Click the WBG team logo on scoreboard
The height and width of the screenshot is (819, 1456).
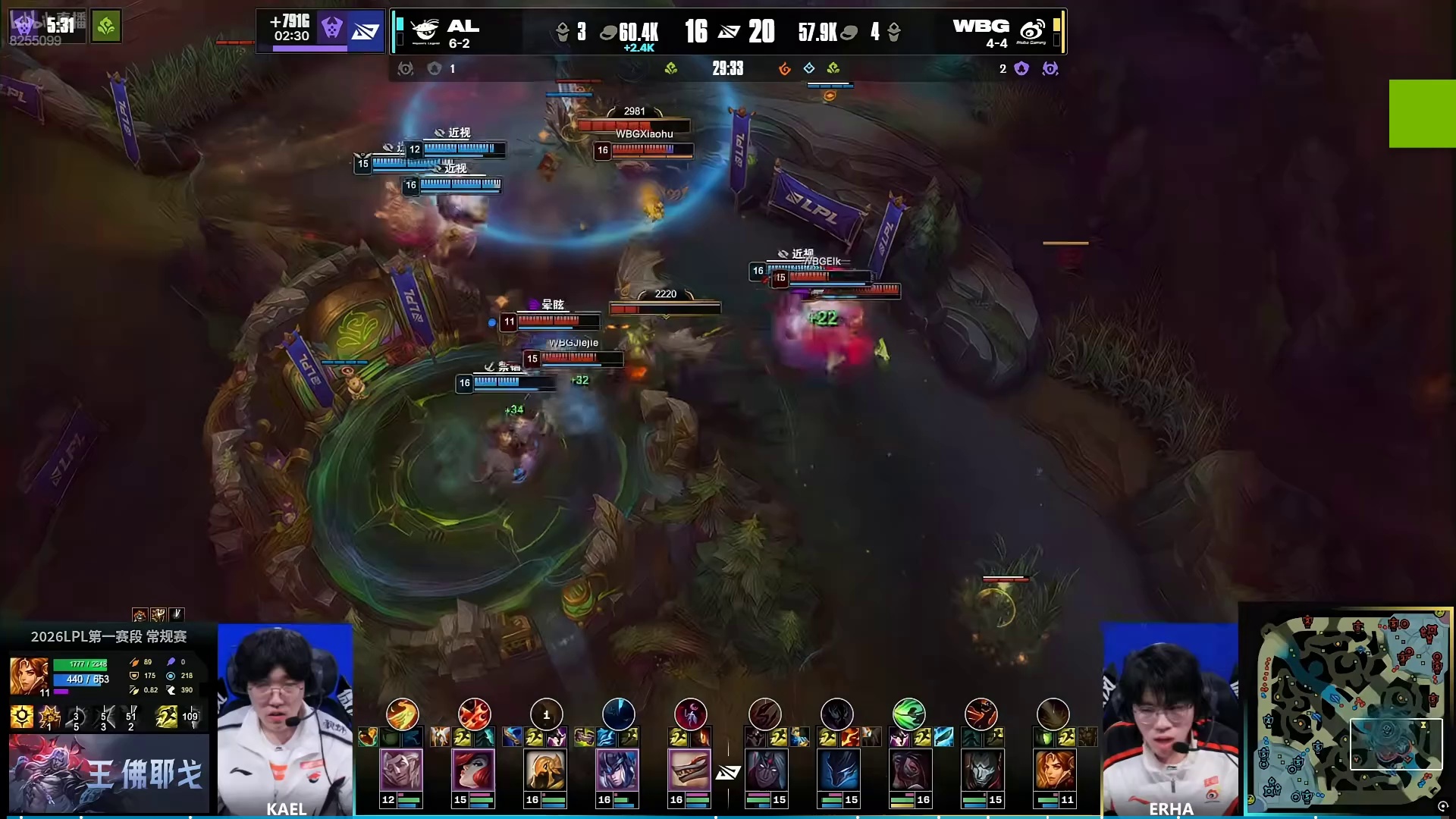click(x=1032, y=31)
